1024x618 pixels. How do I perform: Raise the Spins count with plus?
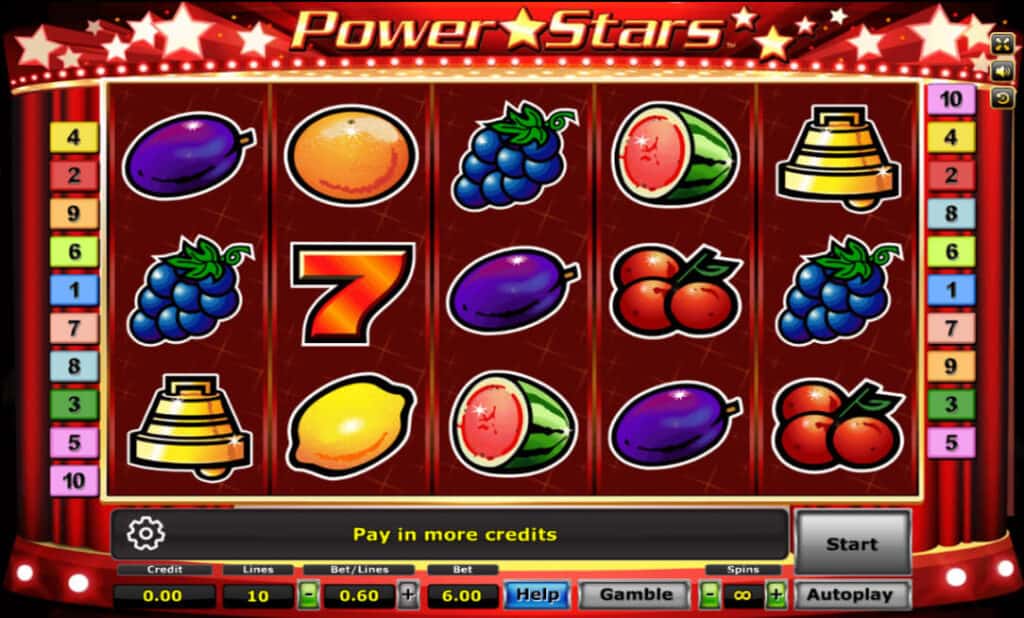pyautogui.click(x=777, y=595)
